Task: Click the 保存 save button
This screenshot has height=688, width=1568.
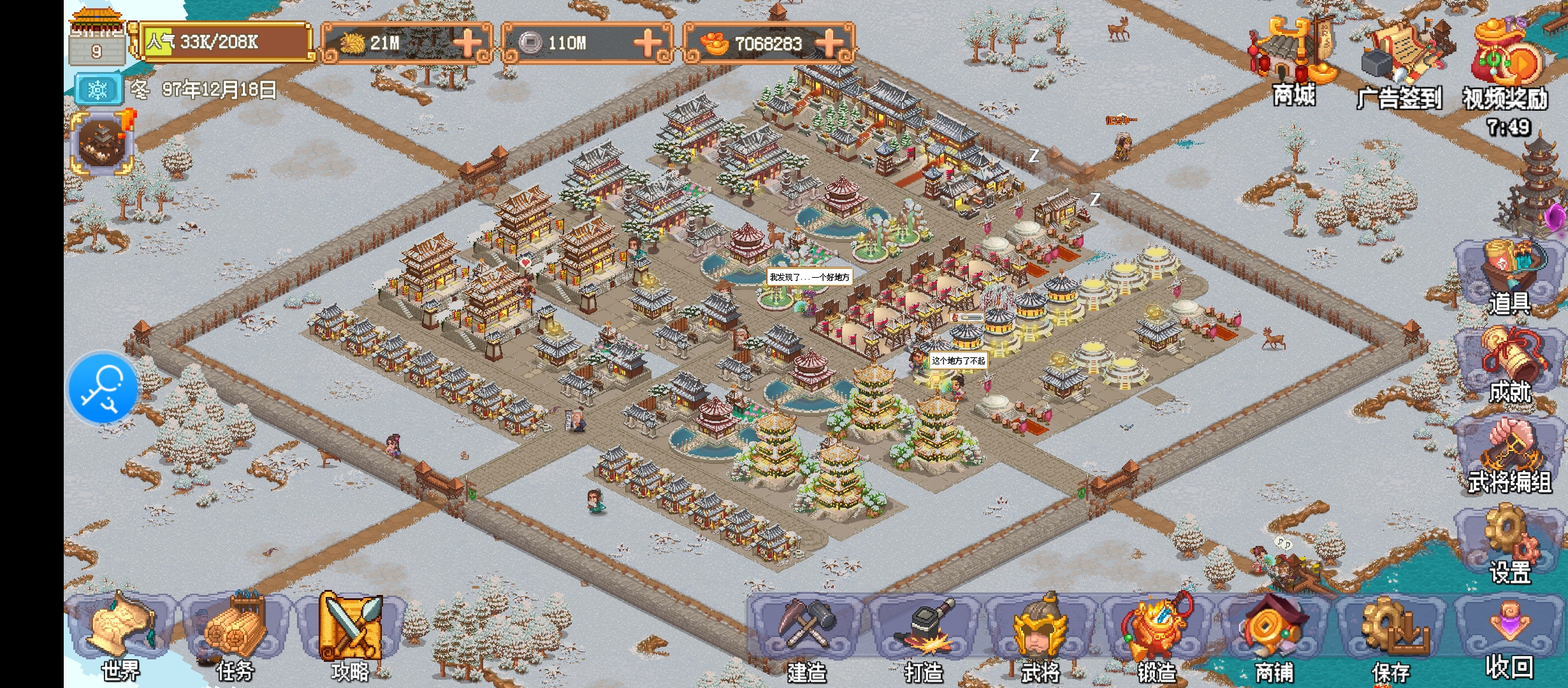Action: click(1391, 637)
